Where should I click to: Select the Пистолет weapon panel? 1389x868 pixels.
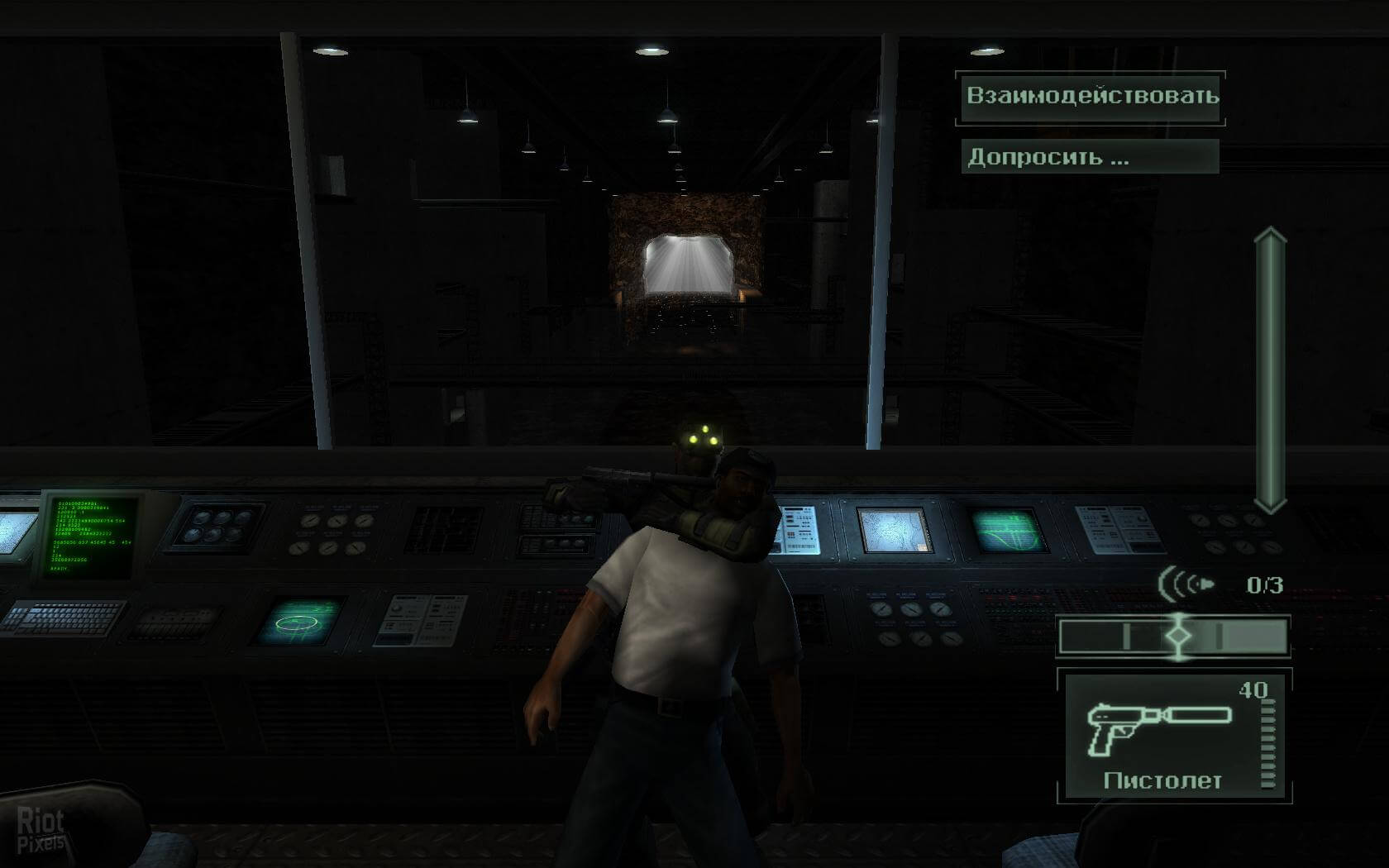[1173, 737]
